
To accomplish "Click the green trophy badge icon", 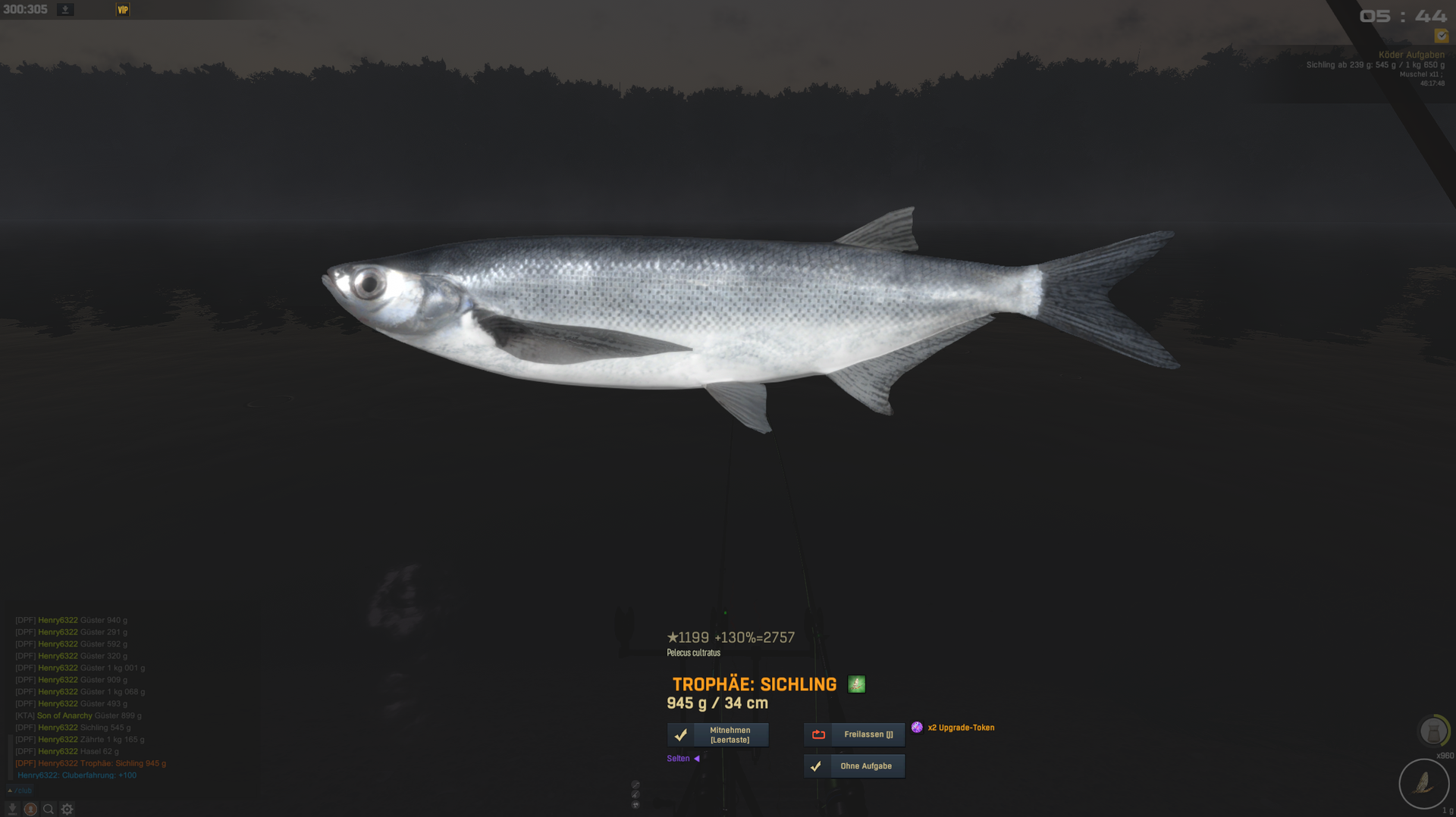I will pos(856,684).
